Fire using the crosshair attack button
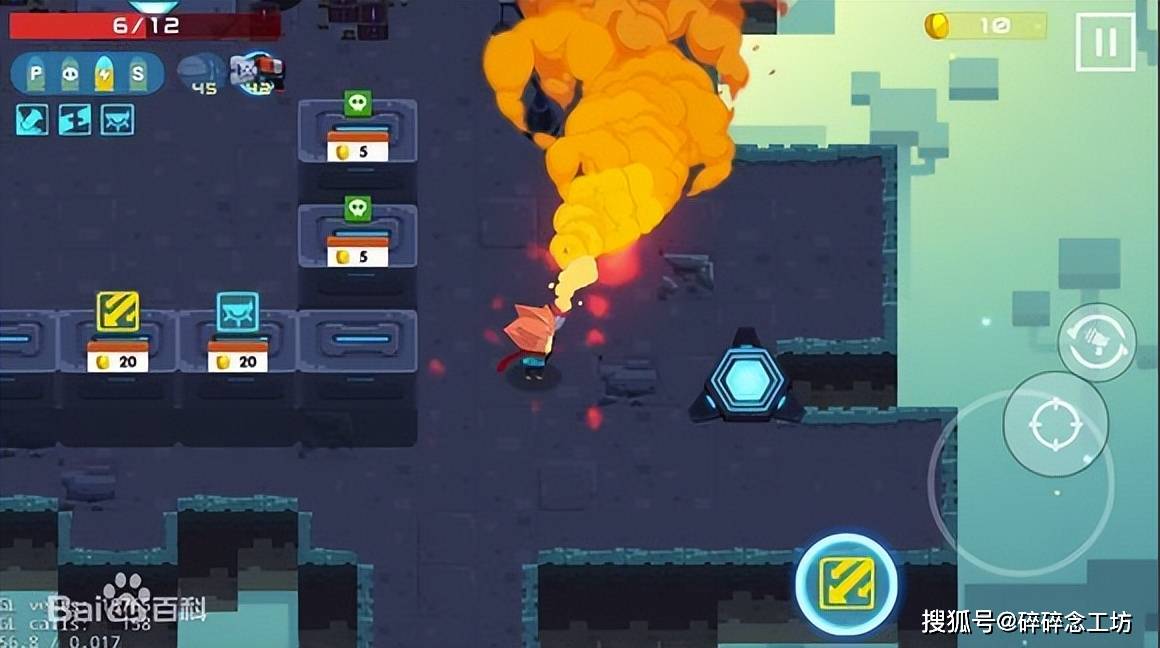1160x648 pixels. click(x=1055, y=424)
